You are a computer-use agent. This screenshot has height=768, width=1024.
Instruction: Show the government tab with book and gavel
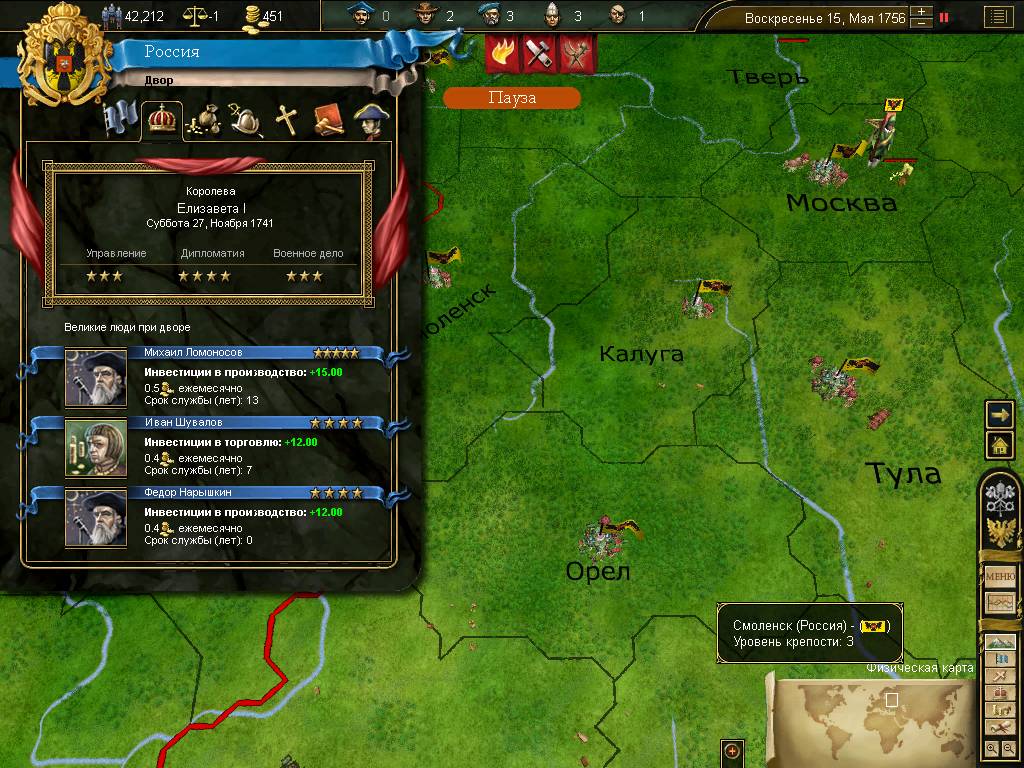pyautogui.click(x=328, y=121)
